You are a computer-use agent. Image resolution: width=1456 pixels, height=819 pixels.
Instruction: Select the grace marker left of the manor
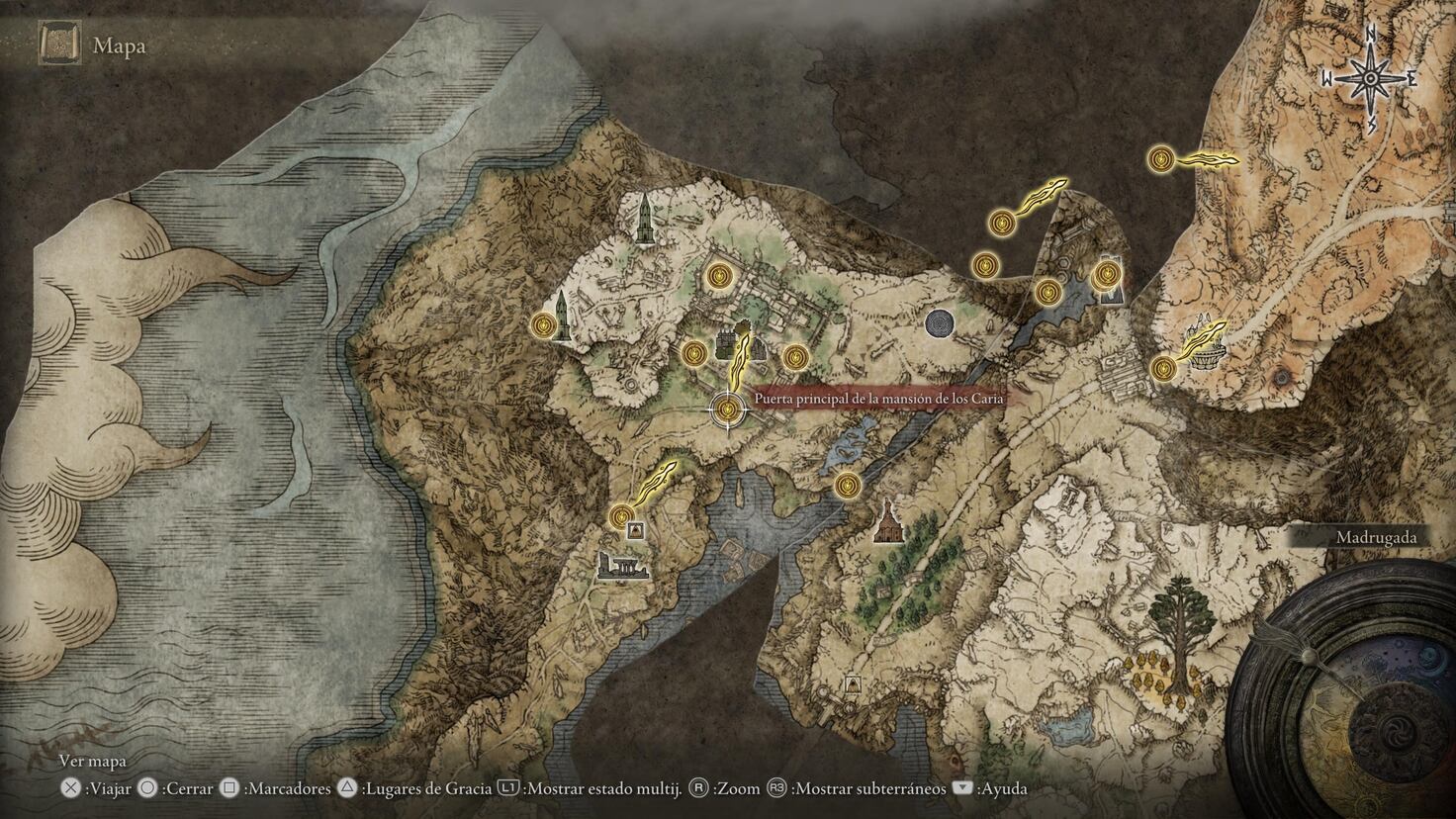pyautogui.click(x=693, y=352)
